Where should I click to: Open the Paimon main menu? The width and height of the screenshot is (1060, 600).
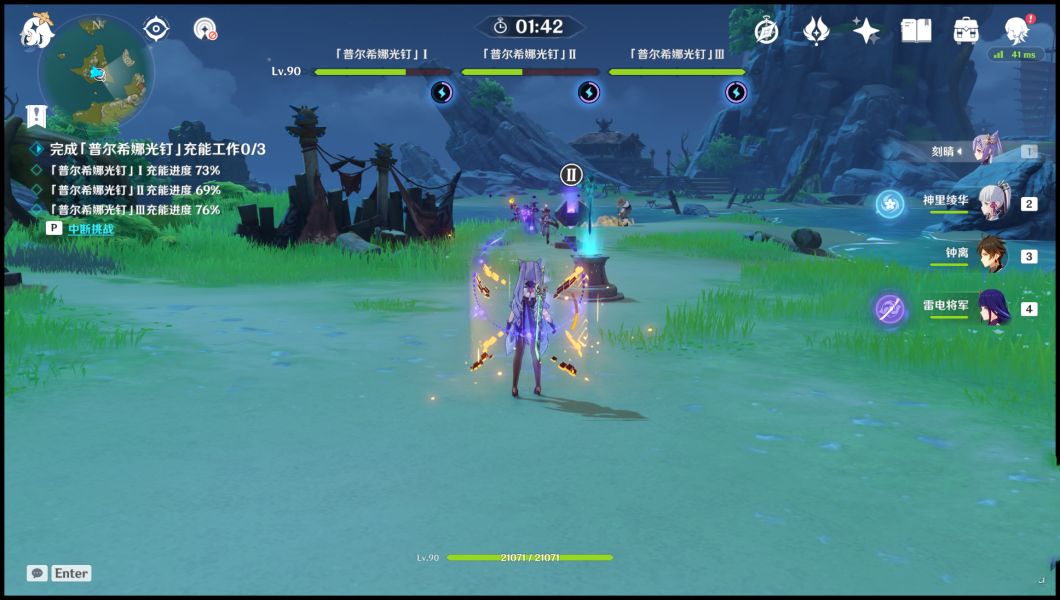[x=37, y=31]
